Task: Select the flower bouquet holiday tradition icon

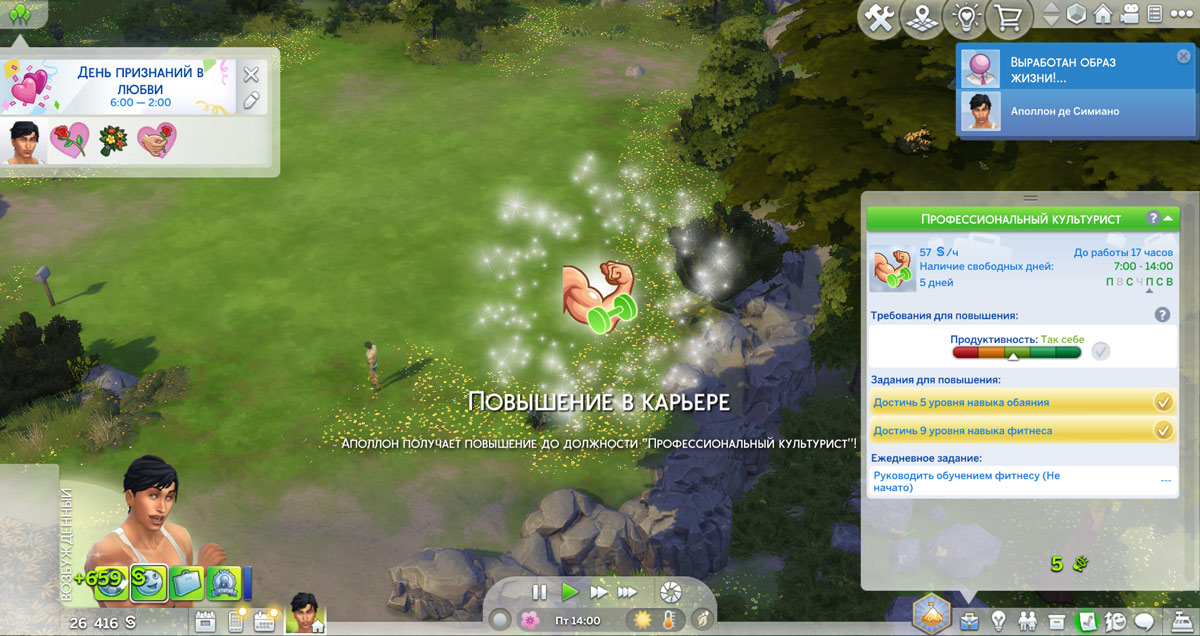Action: tap(112, 140)
